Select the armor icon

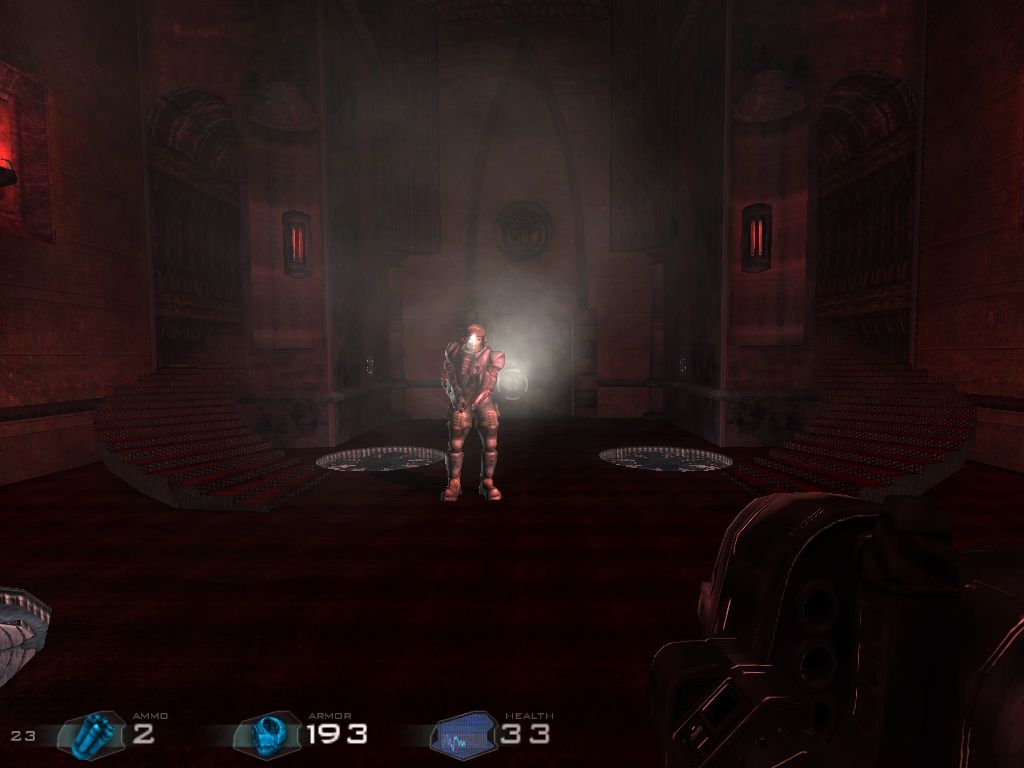coord(267,735)
